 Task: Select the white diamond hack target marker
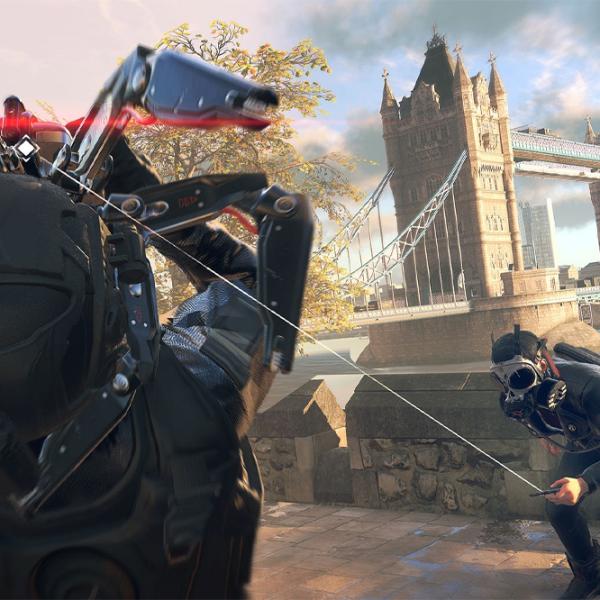pos(25,148)
